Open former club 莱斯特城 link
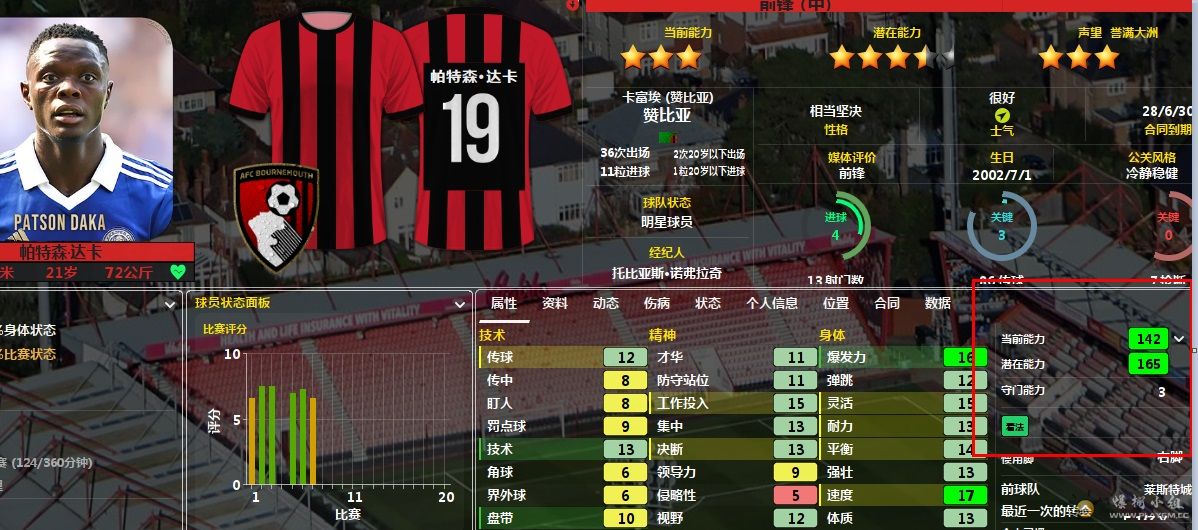 tap(1168, 490)
